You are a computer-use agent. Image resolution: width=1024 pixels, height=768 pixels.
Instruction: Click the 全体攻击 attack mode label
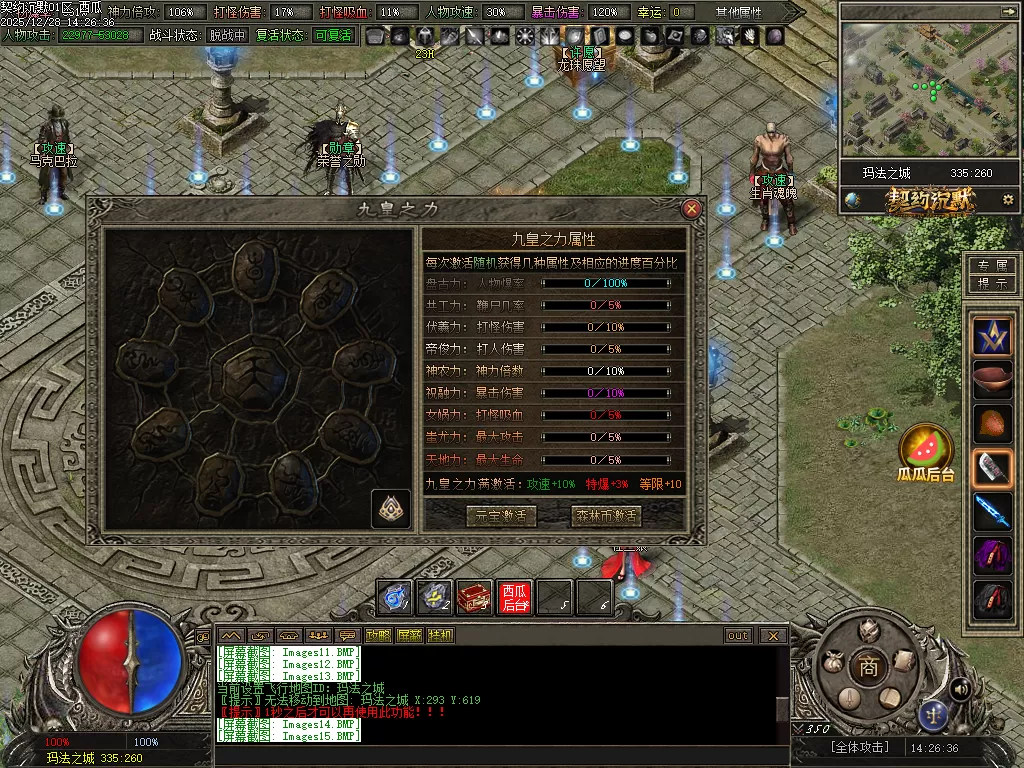[x=859, y=747]
